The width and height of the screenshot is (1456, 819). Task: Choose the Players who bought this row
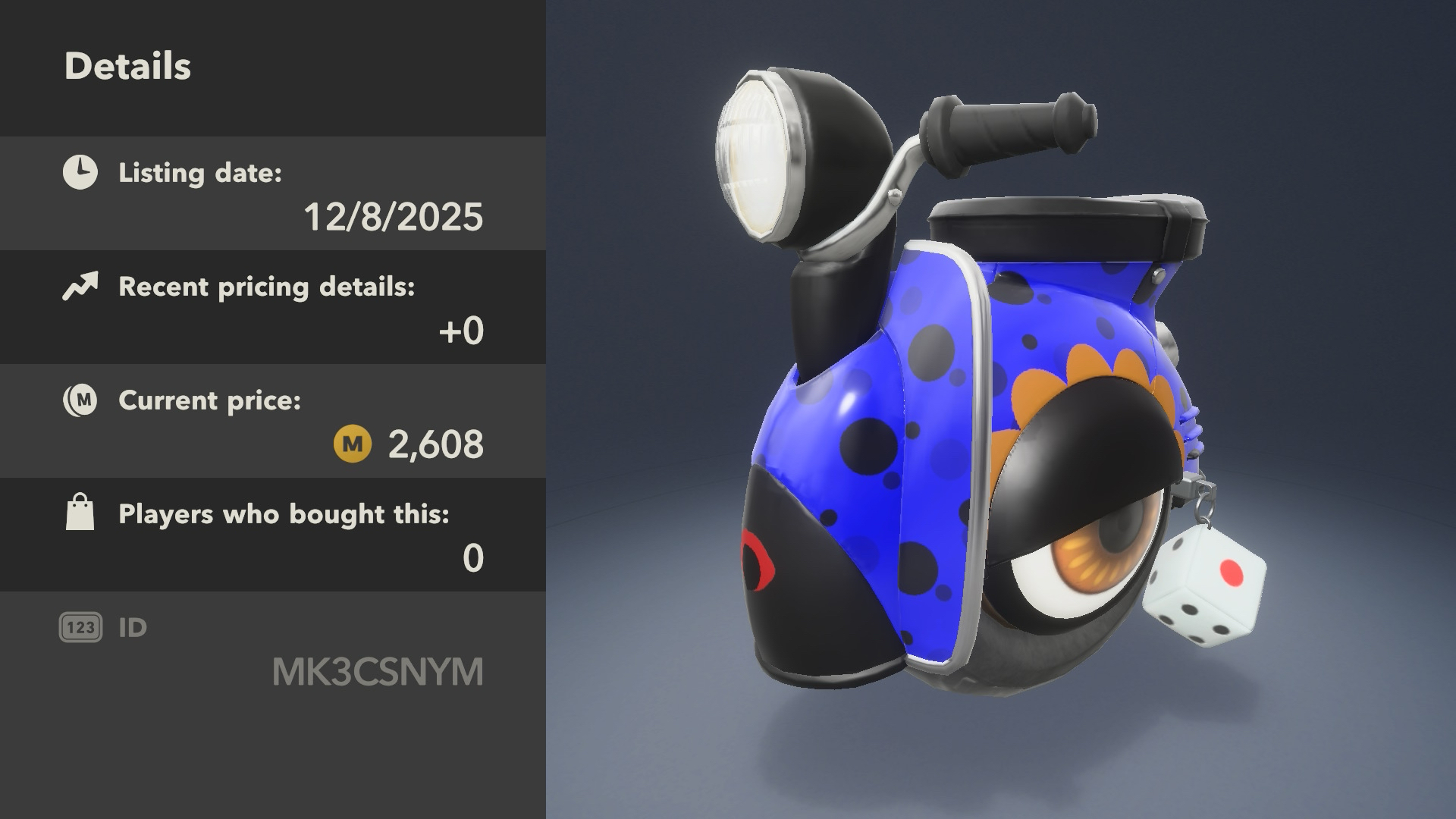click(273, 535)
